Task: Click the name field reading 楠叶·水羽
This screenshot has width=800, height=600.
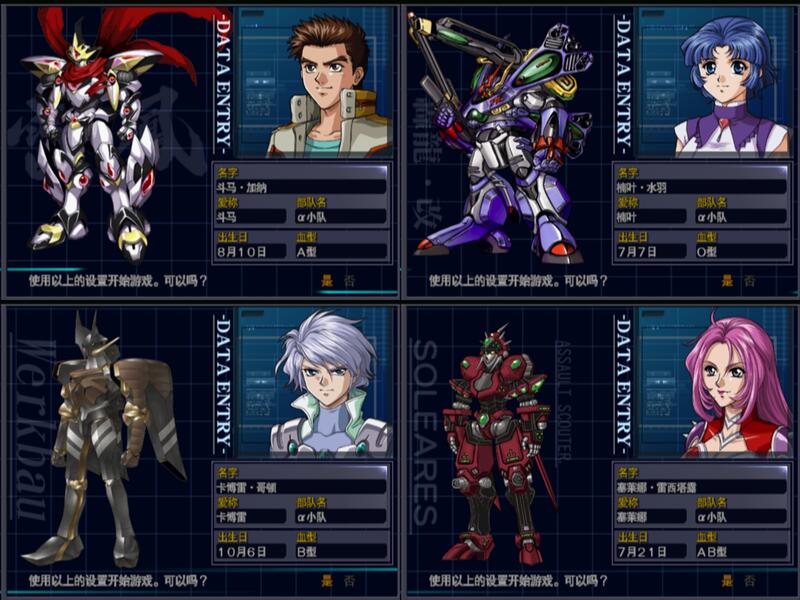Action: pos(700,185)
